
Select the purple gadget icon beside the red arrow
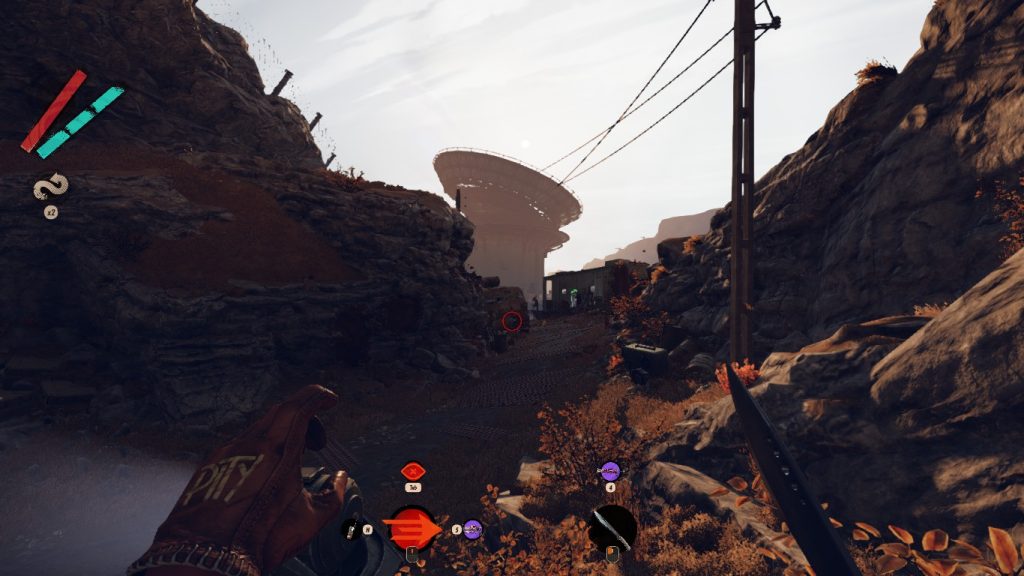[473, 529]
